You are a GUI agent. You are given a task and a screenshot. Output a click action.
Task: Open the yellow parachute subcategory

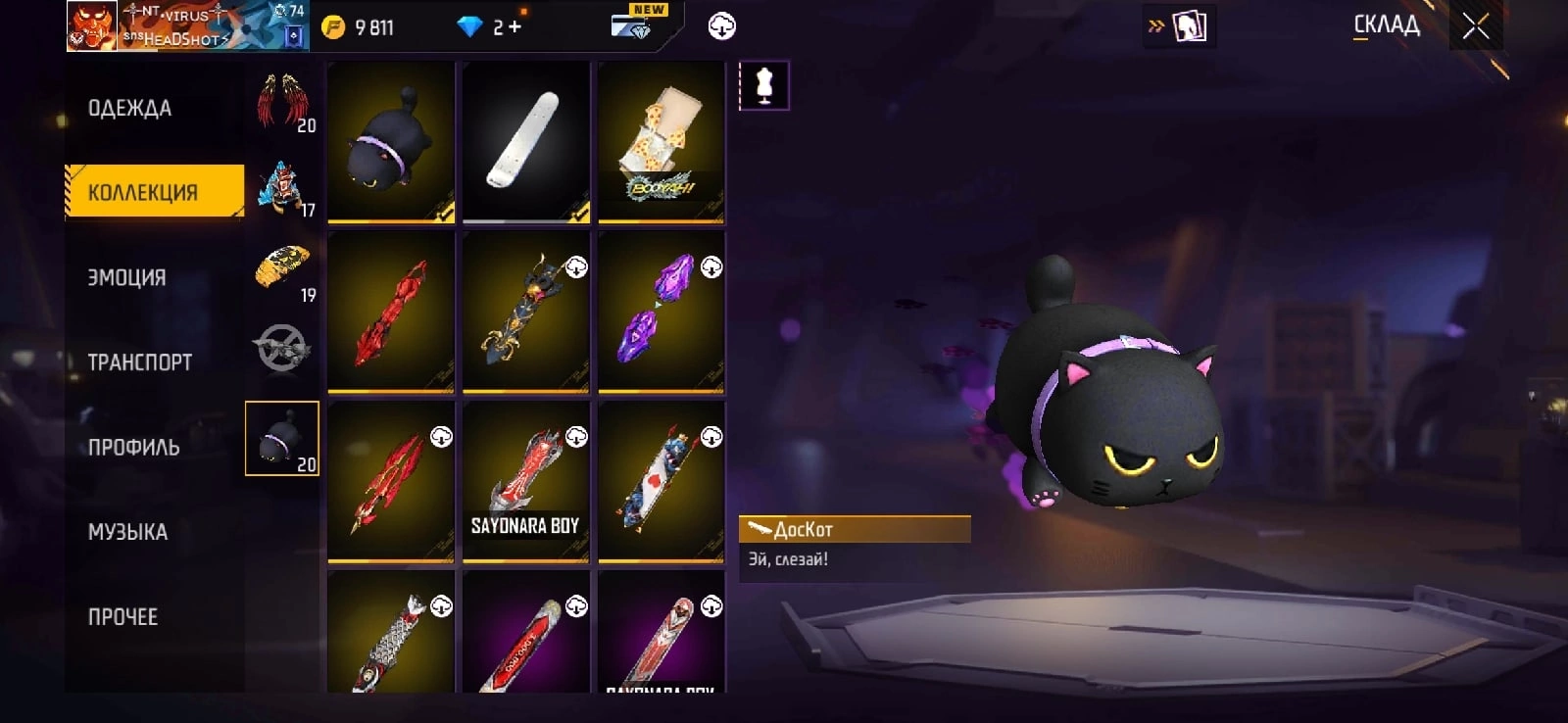(x=283, y=271)
